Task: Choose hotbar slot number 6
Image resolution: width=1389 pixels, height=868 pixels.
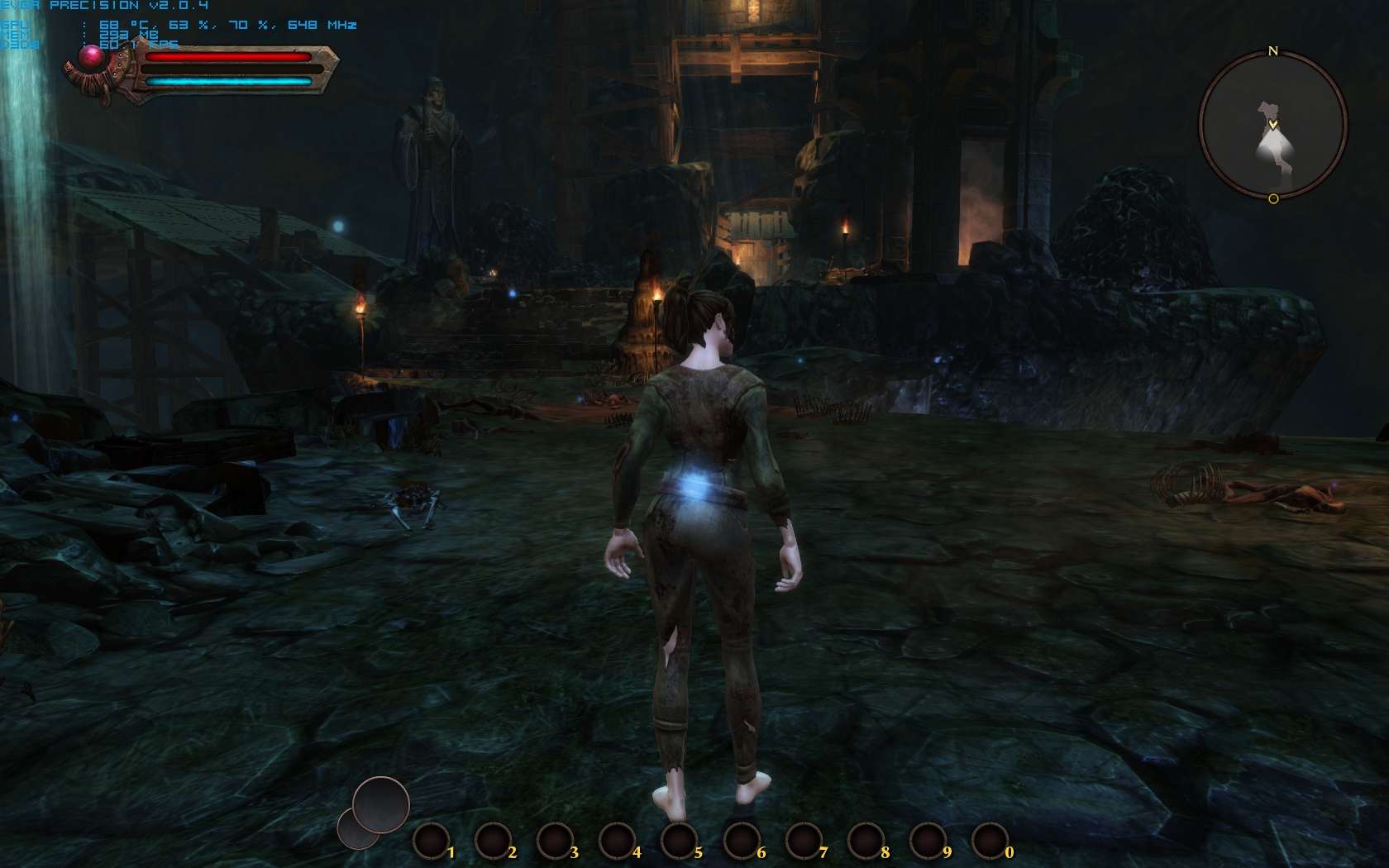Action: tap(742, 842)
